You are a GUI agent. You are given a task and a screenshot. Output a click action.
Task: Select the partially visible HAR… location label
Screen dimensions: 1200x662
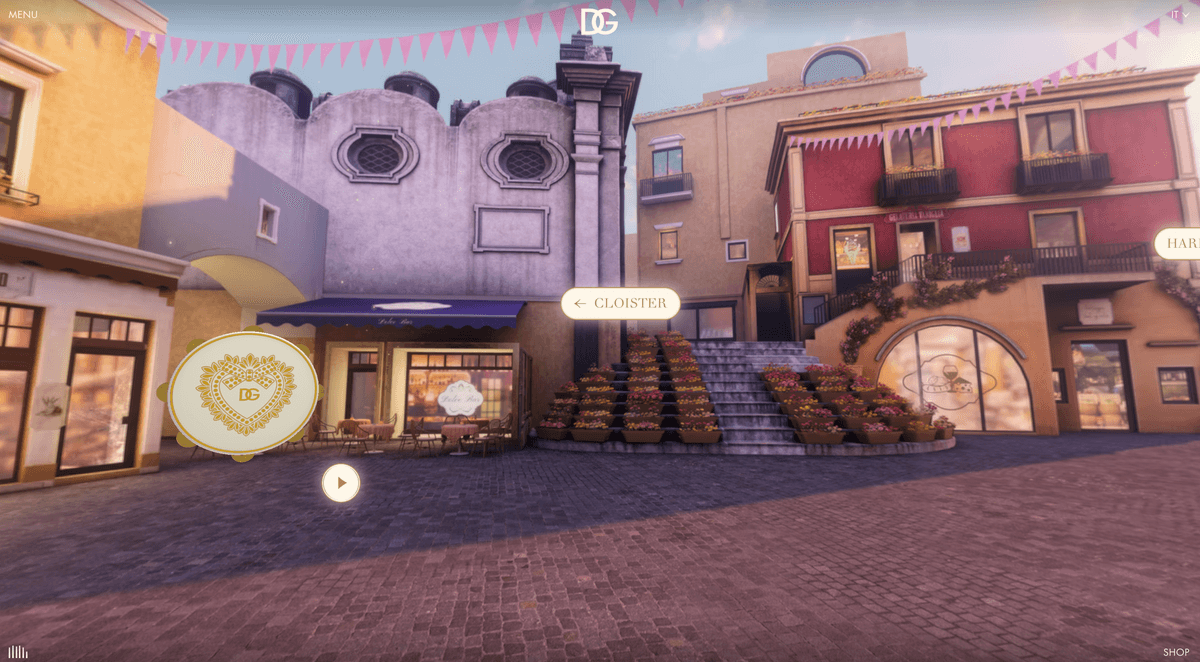[1180, 243]
